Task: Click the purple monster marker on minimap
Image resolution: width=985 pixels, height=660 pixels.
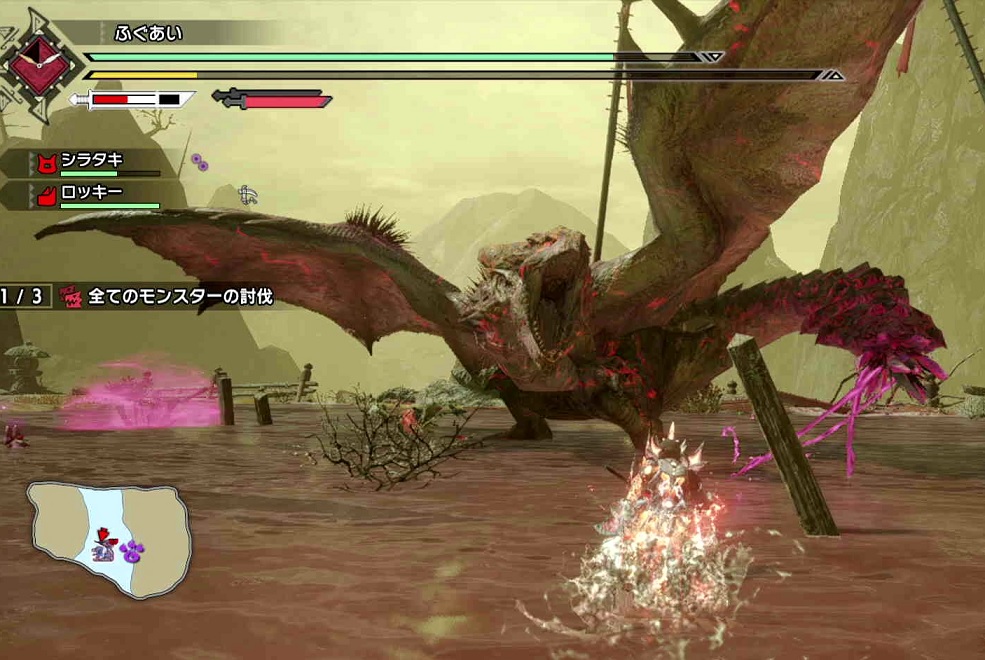Action: click(133, 549)
